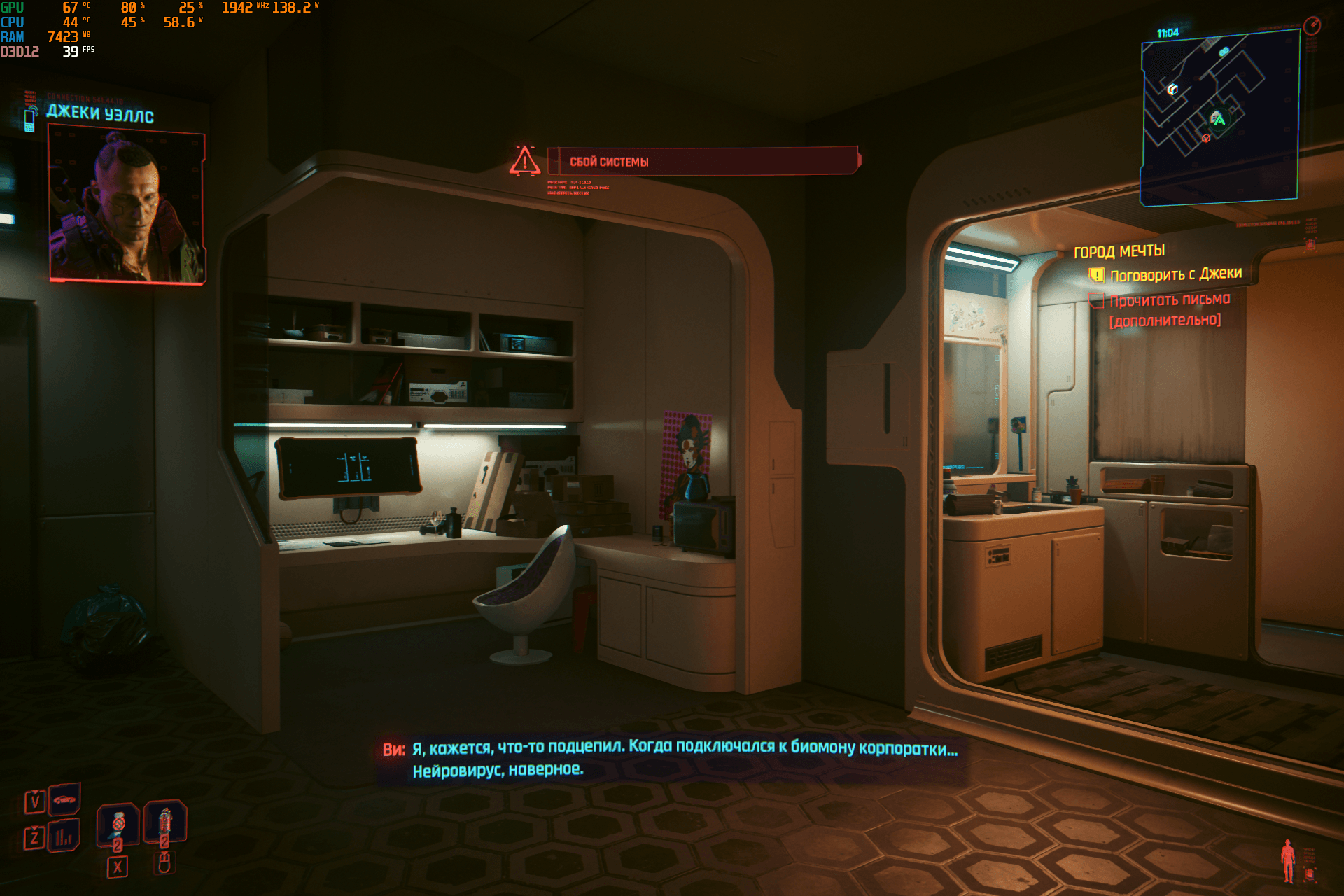Activate the call vehicle car icon
The width and height of the screenshot is (1344, 896).
[64, 799]
